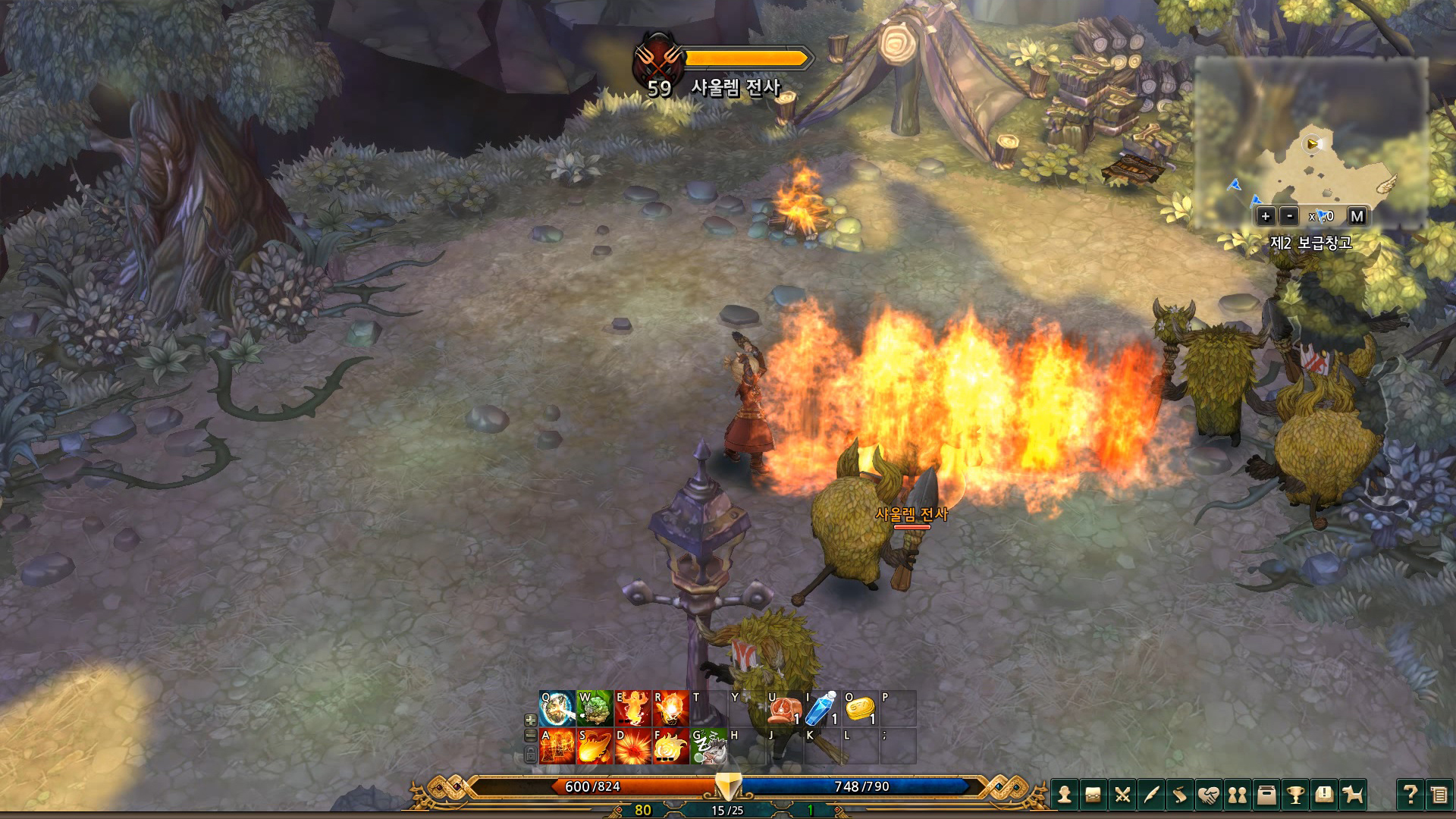The height and width of the screenshot is (819, 1456).
Task: Open the character info panel
Action: 1065,794
